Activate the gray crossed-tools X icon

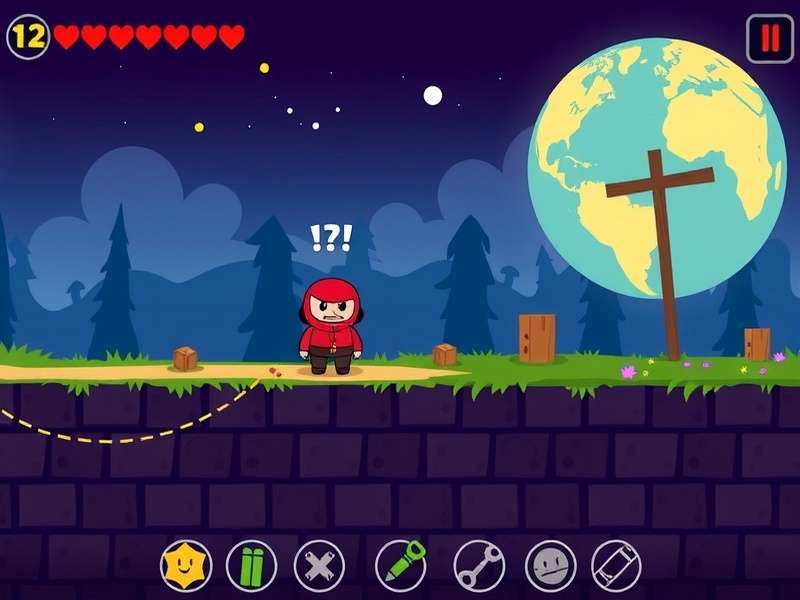coord(319,566)
